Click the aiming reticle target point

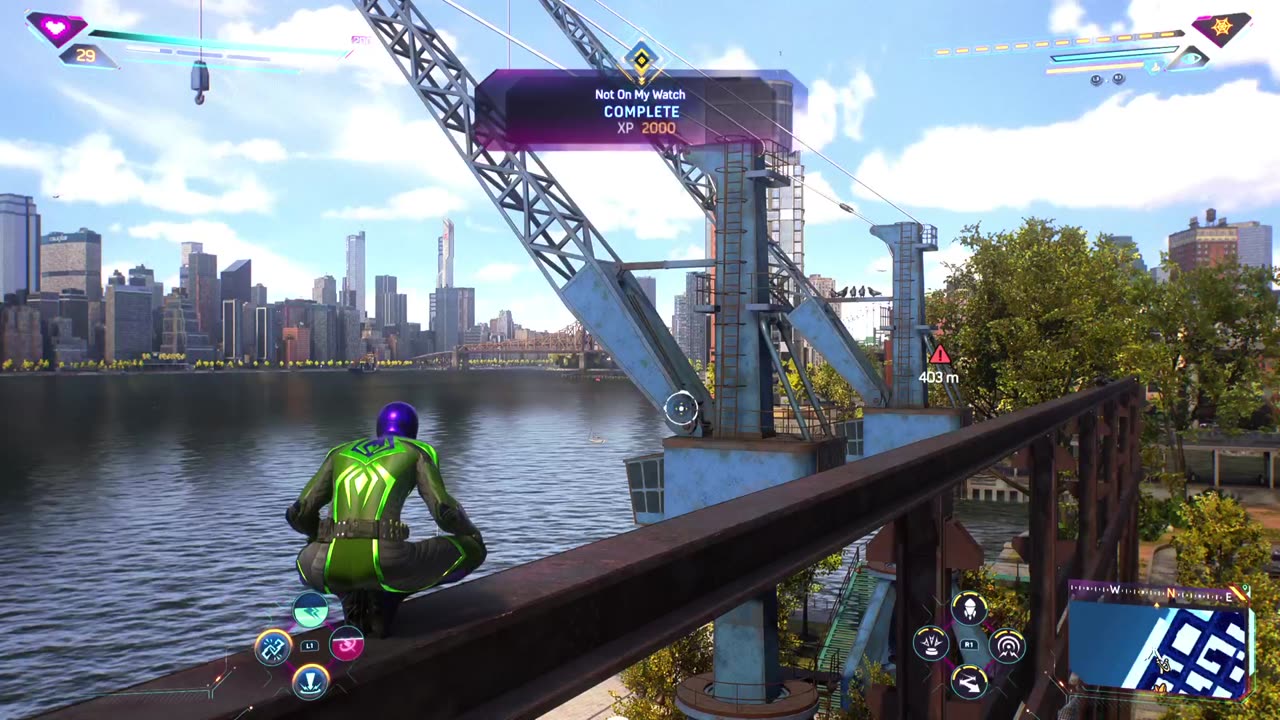click(x=681, y=407)
